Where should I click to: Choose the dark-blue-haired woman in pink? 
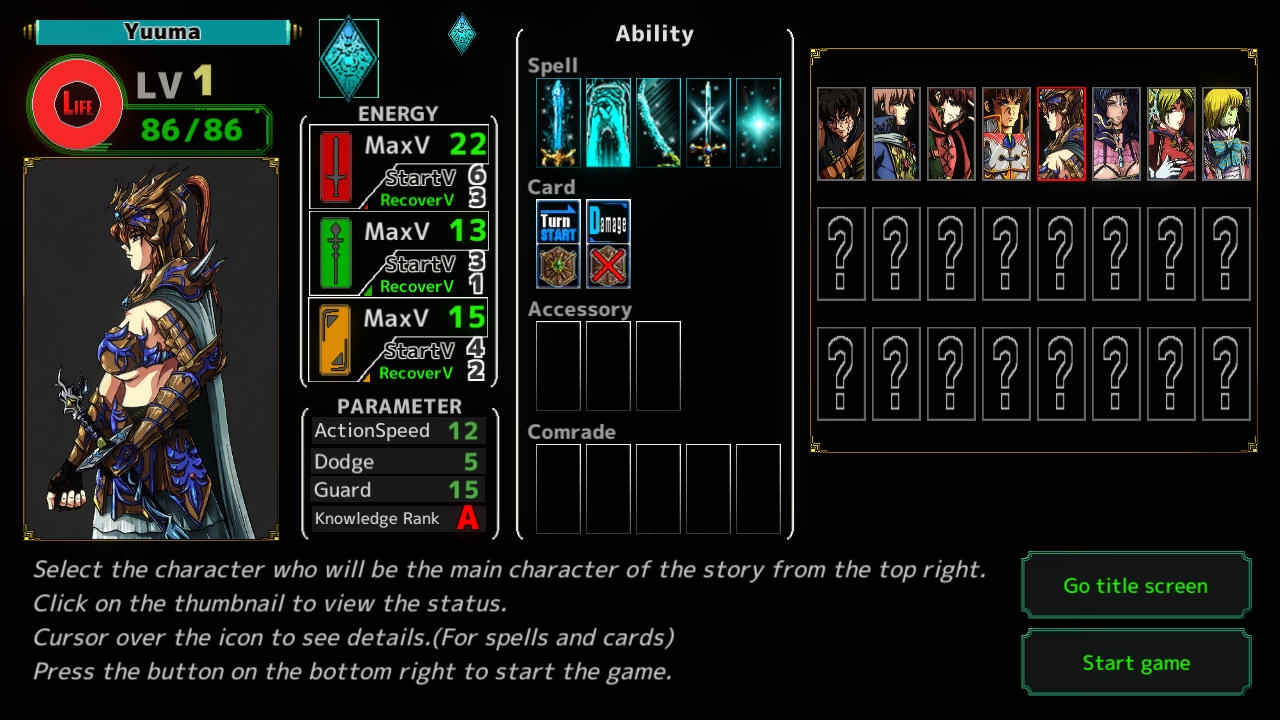[x=1116, y=134]
